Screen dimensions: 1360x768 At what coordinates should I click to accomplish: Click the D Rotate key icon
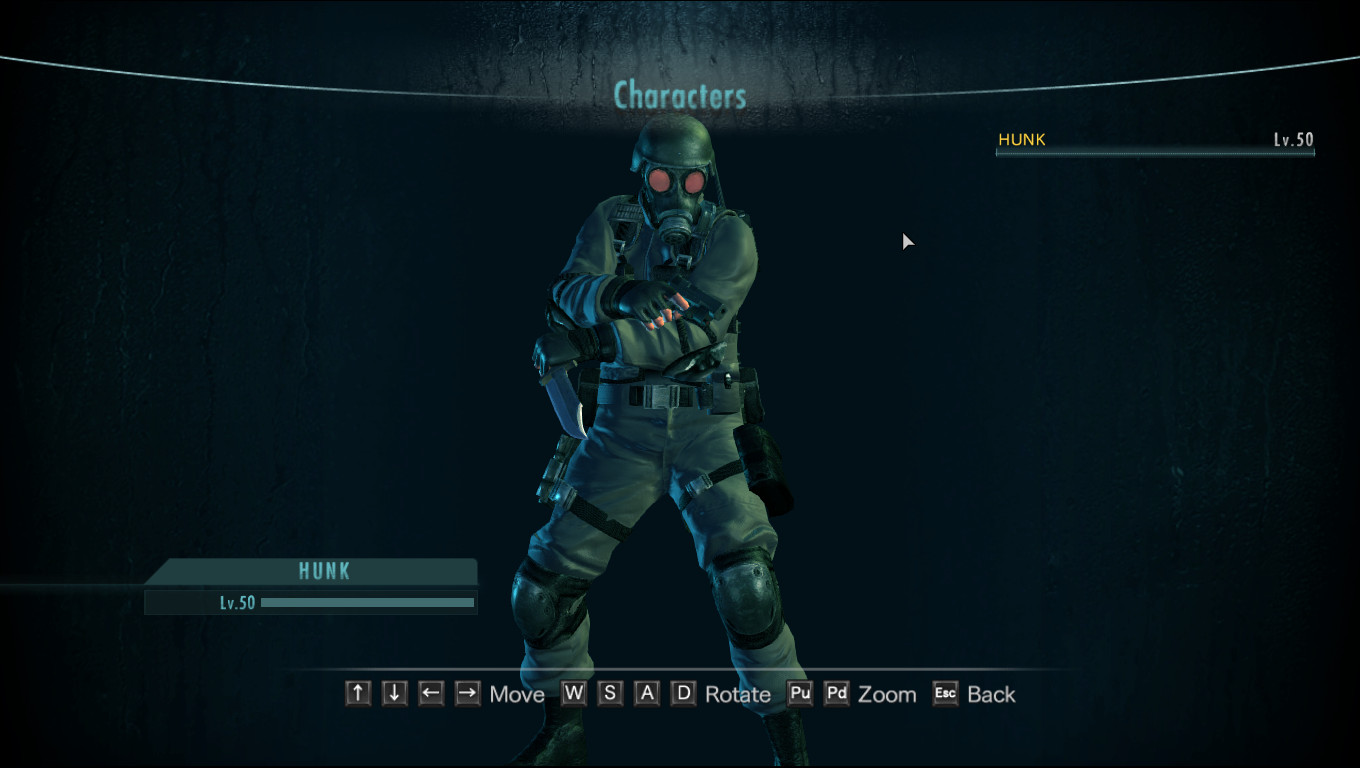point(683,692)
